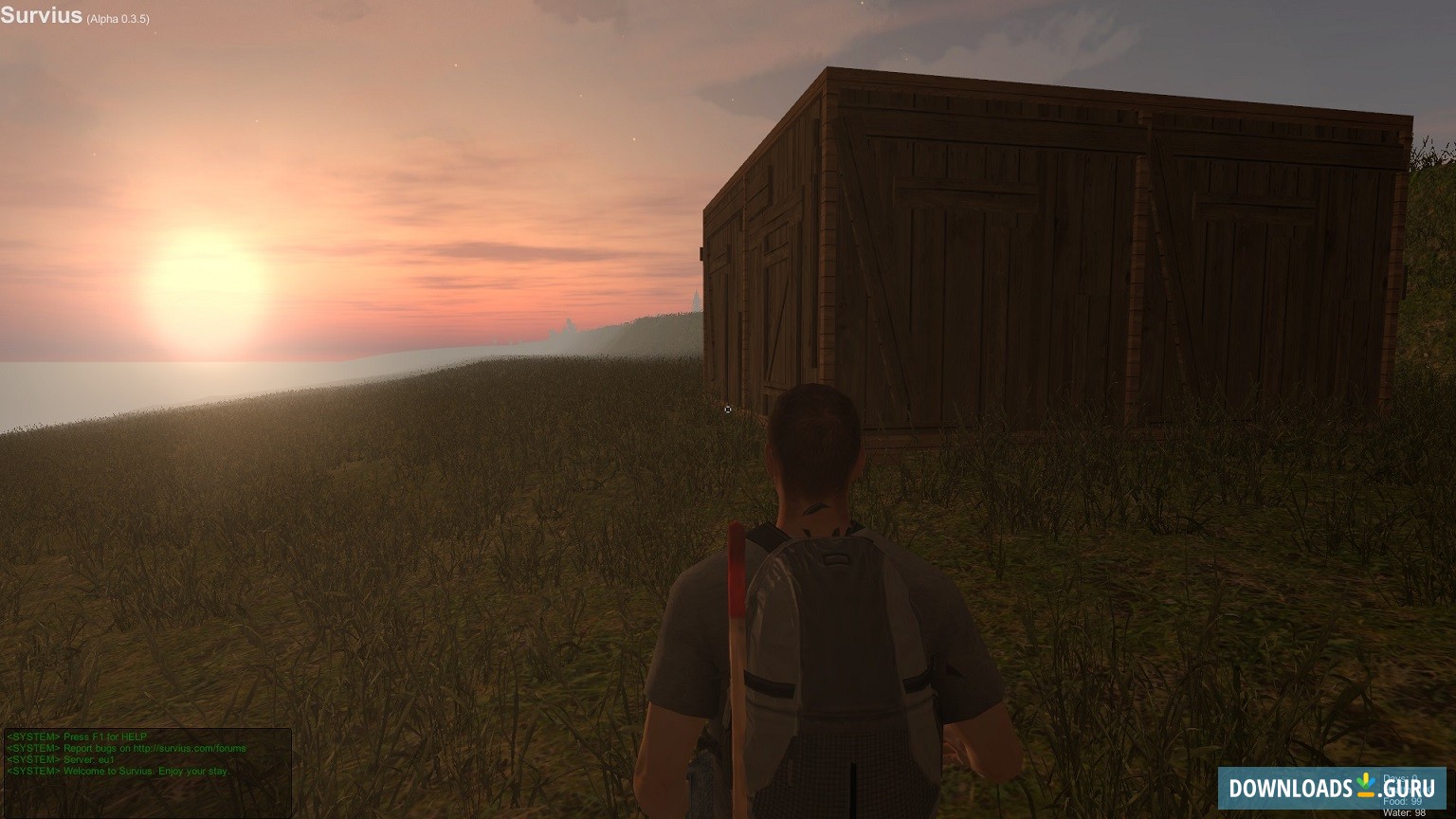Click the Water: 98 HUD stat
Screen dimensions: 1456x819
tap(1404, 812)
